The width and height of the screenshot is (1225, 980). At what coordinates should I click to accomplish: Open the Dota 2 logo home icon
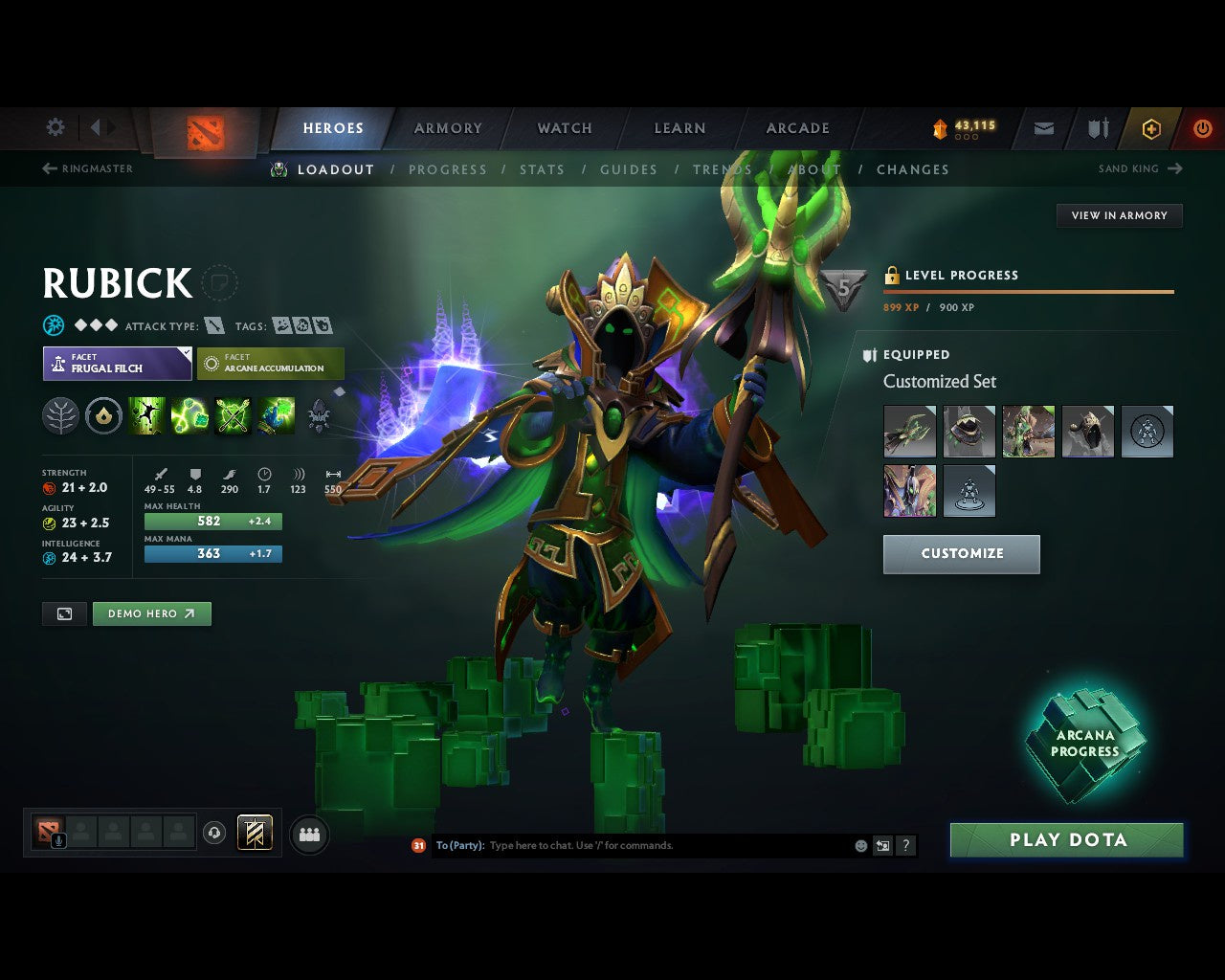[204, 131]
